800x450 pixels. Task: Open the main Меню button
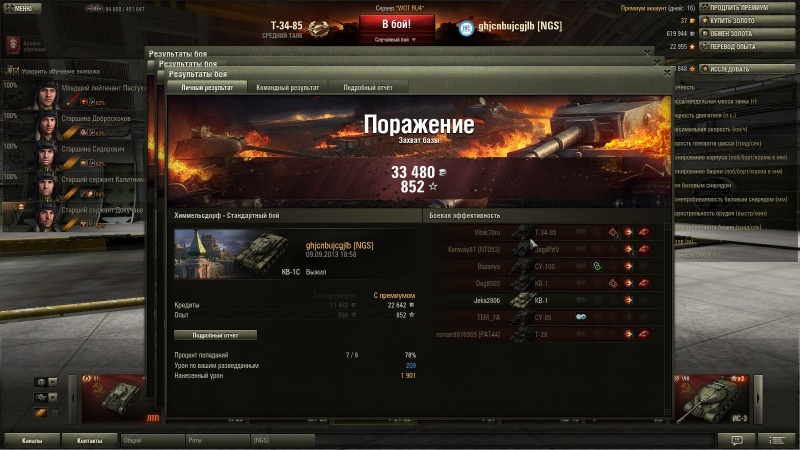point(22,8)
